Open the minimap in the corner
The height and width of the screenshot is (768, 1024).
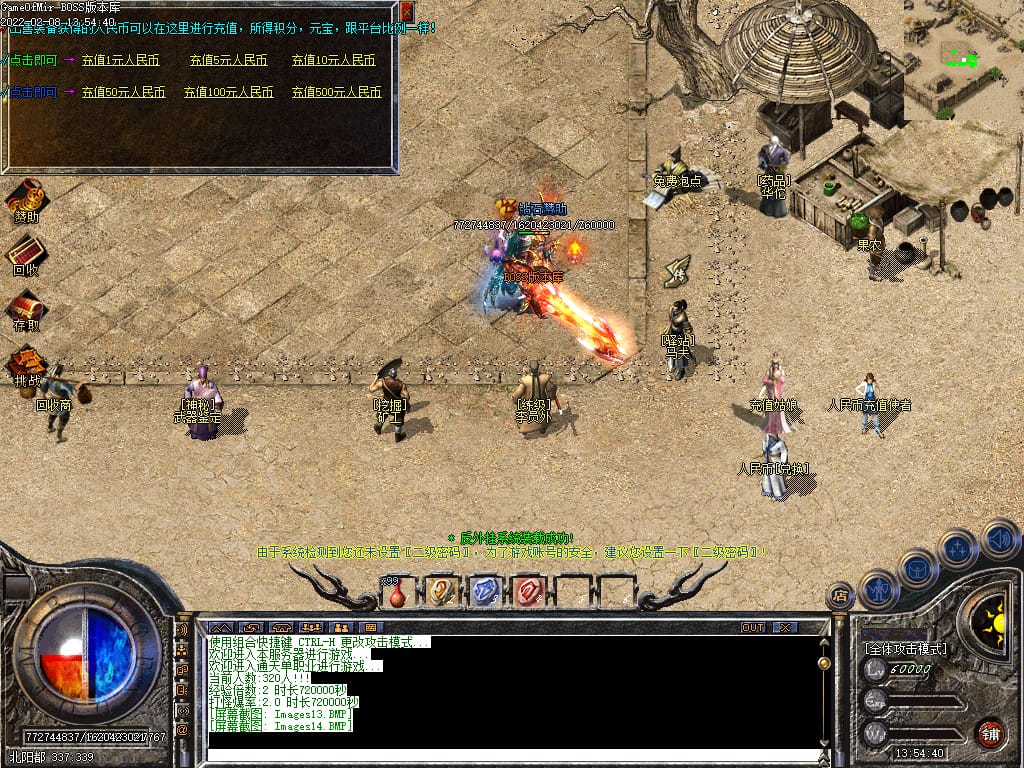click(x=963, y=60)
